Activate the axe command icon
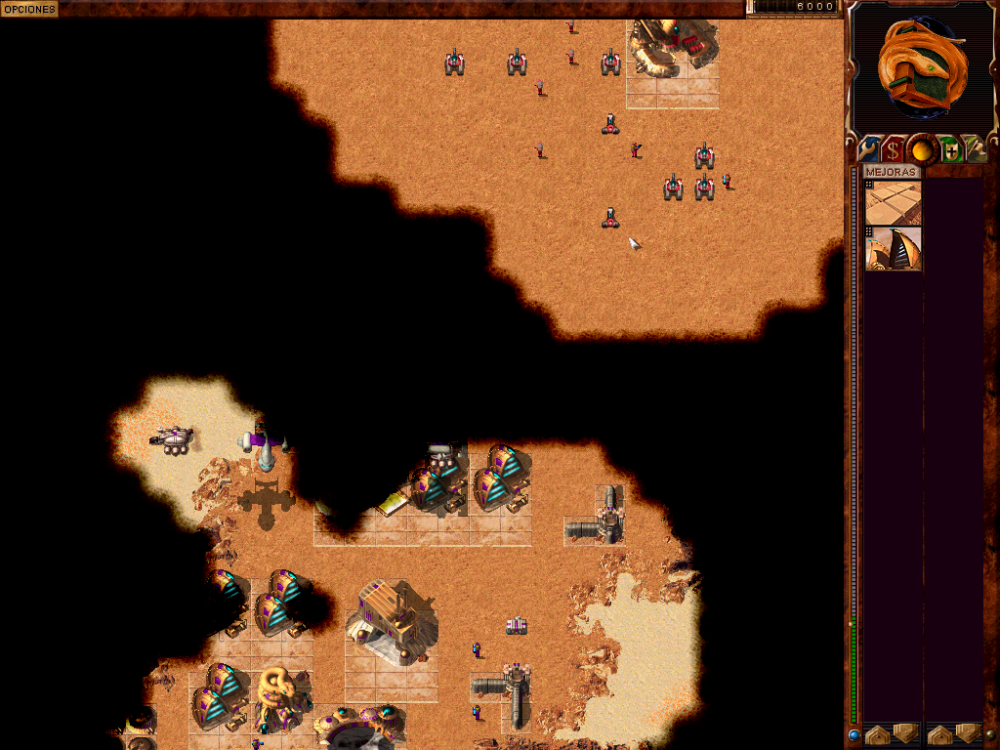This screenshot has width=1000, height=750. coord(976,150)
